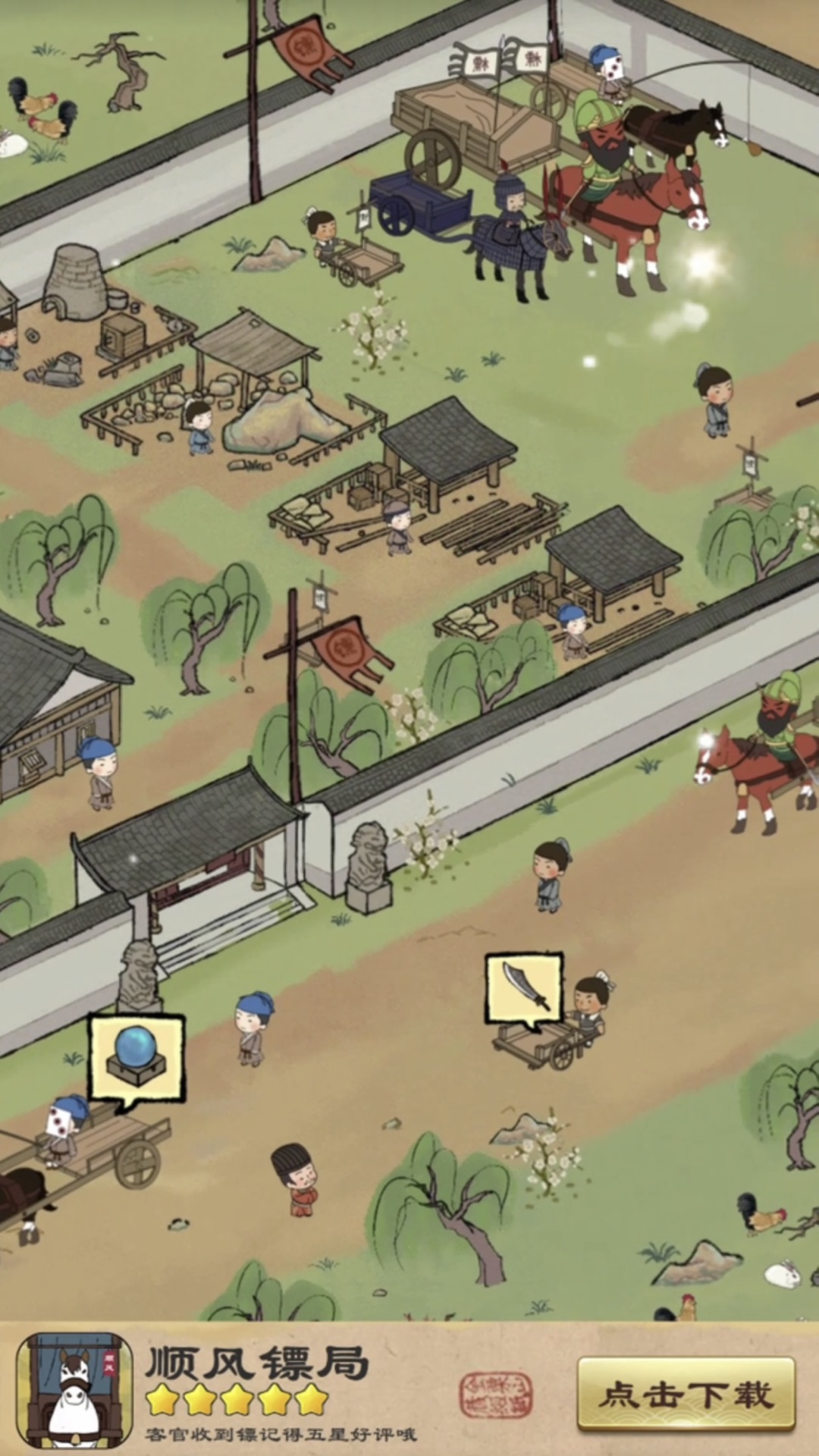Select the 顺风镖局 game title

[x=257, y=1363]
